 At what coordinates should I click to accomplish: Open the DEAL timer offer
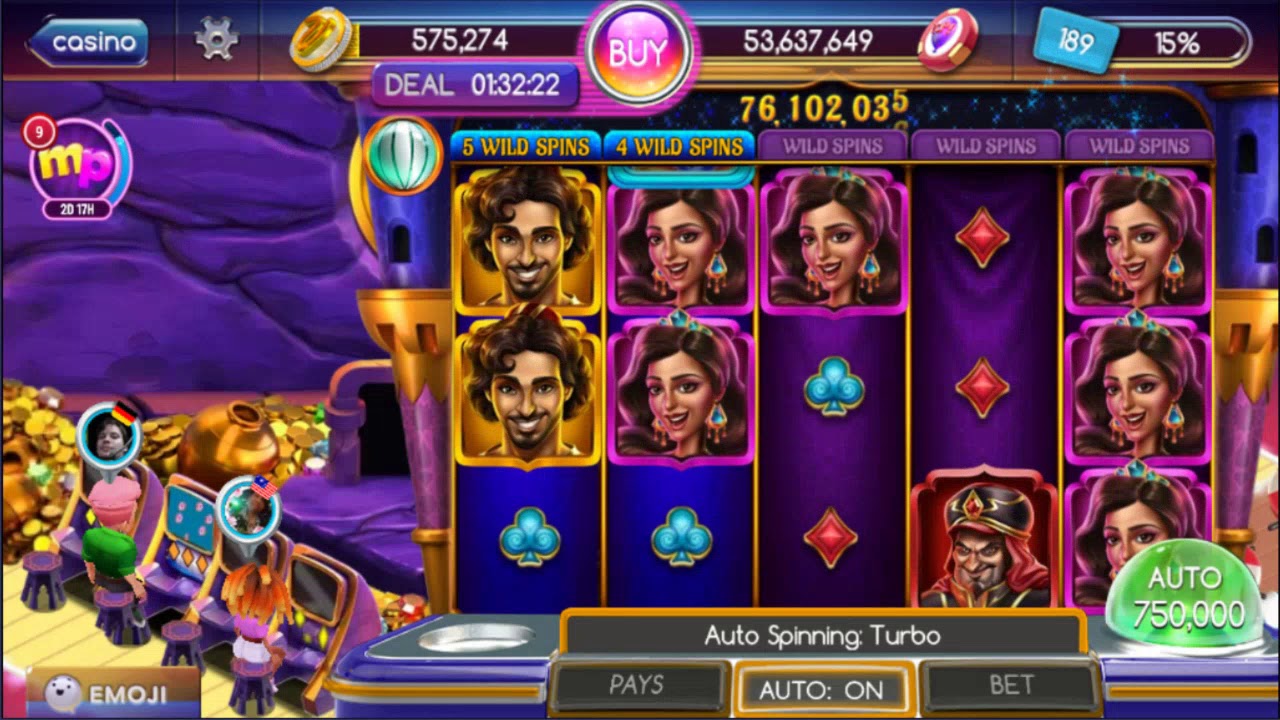[474, 85]
